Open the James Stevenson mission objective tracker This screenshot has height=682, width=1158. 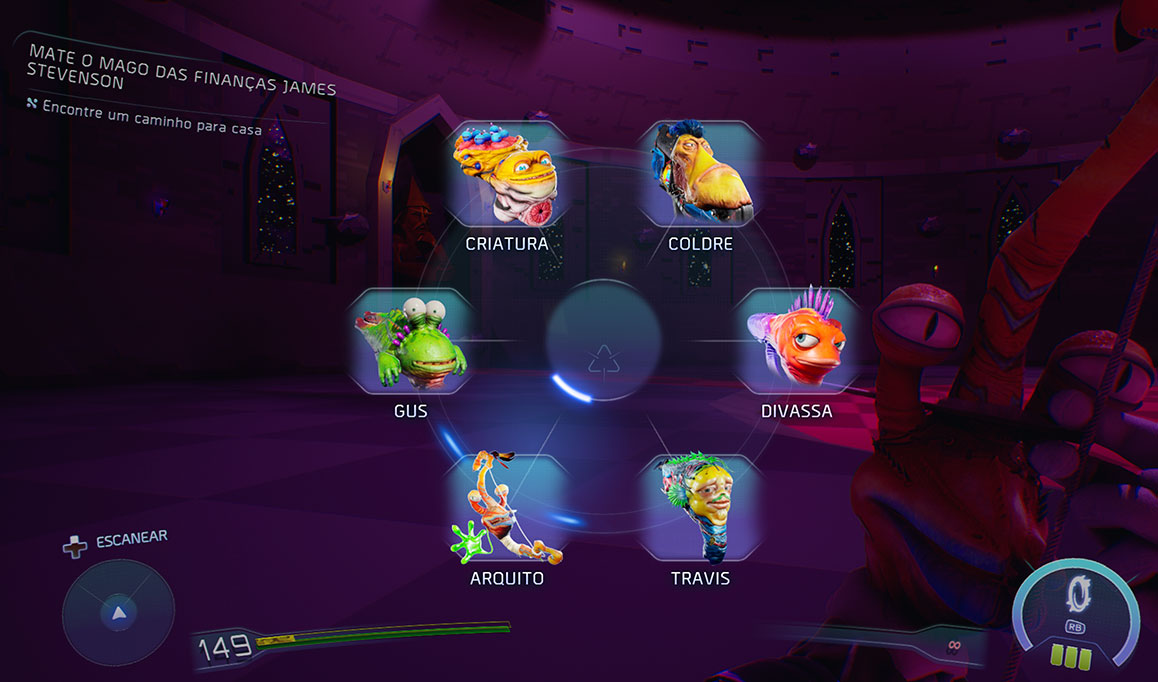(182, 67)
